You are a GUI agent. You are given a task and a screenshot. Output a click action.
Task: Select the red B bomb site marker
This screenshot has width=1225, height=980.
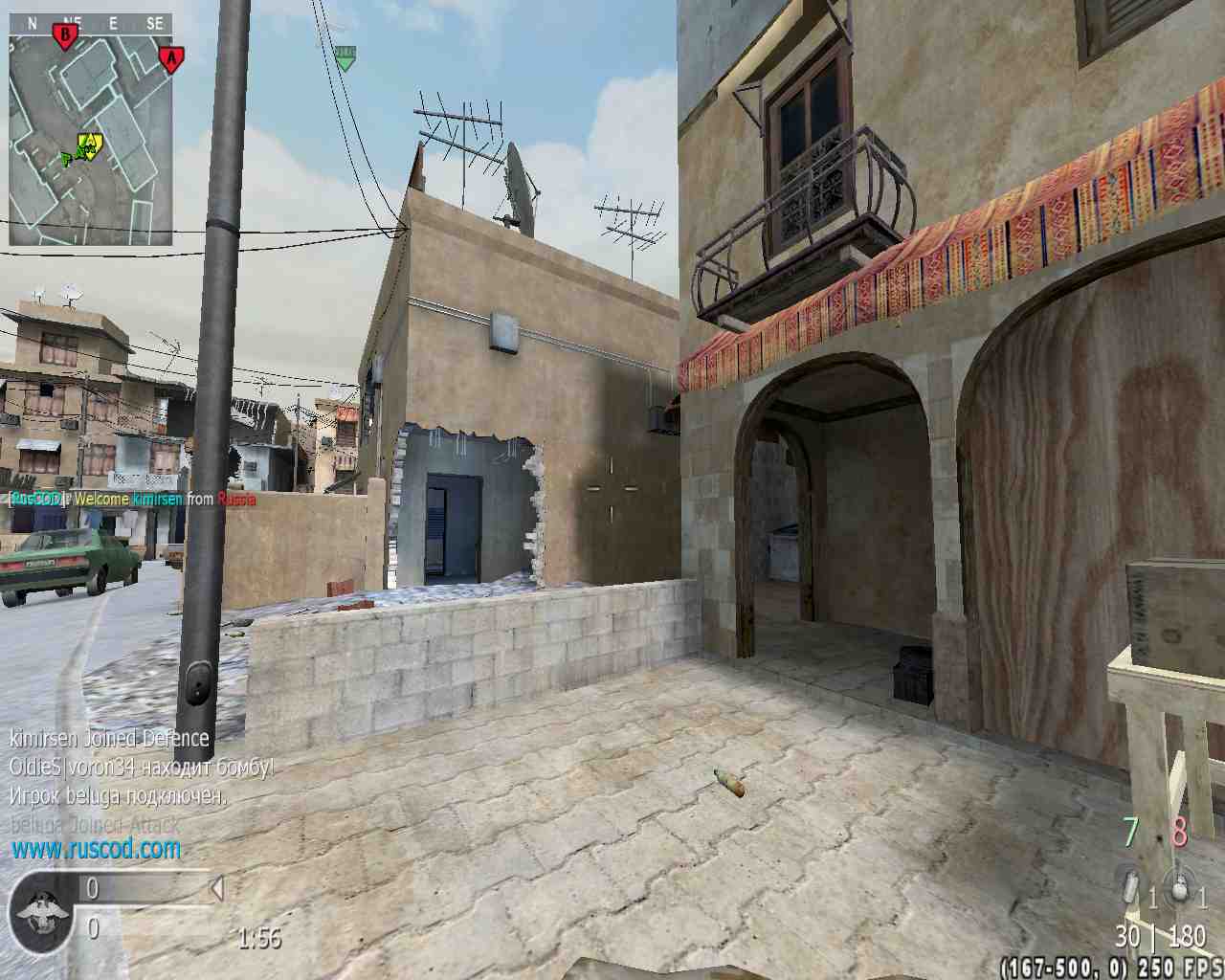click(x=65, y=37)
